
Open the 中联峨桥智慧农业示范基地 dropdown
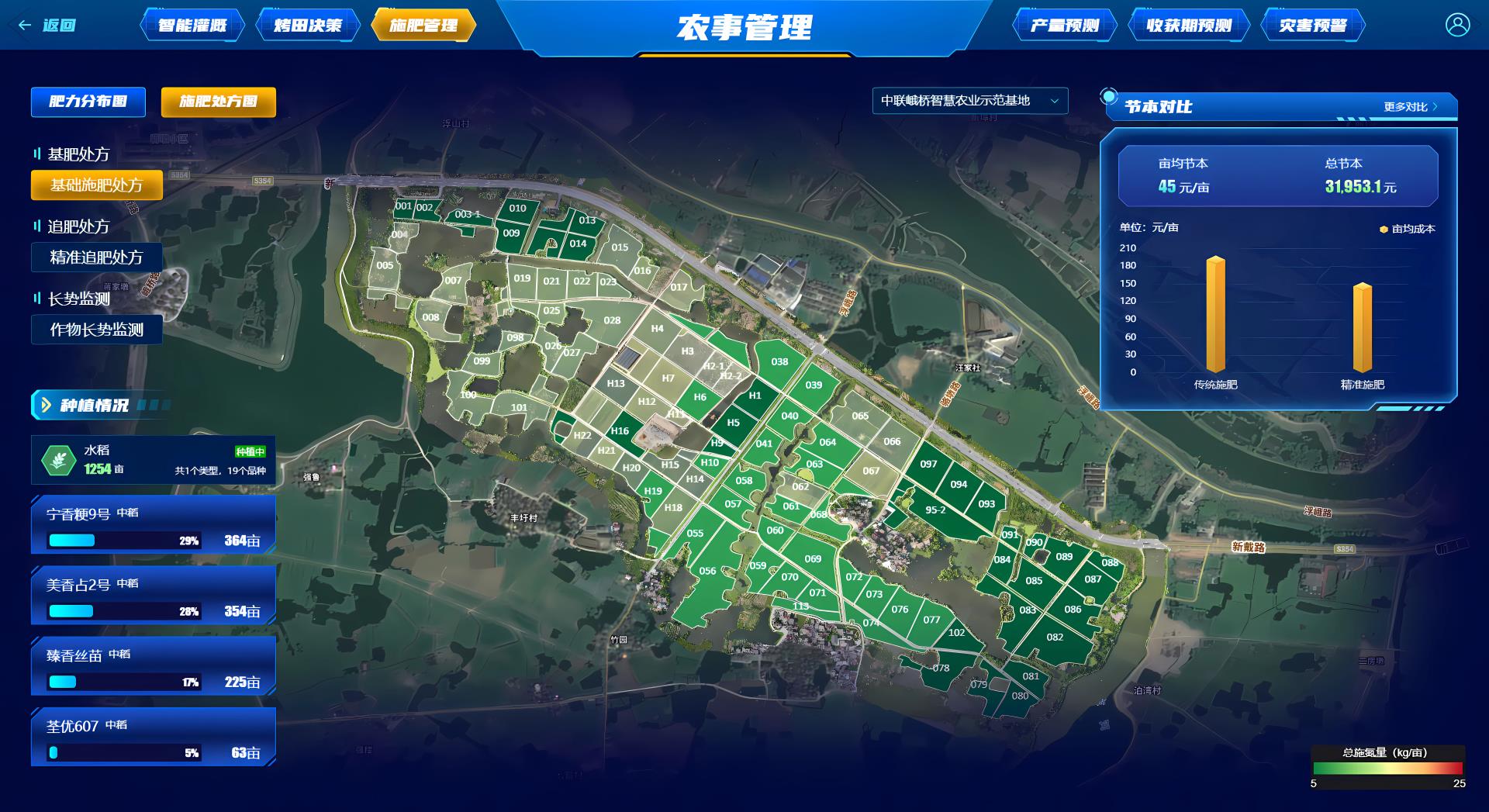[970, 101]
